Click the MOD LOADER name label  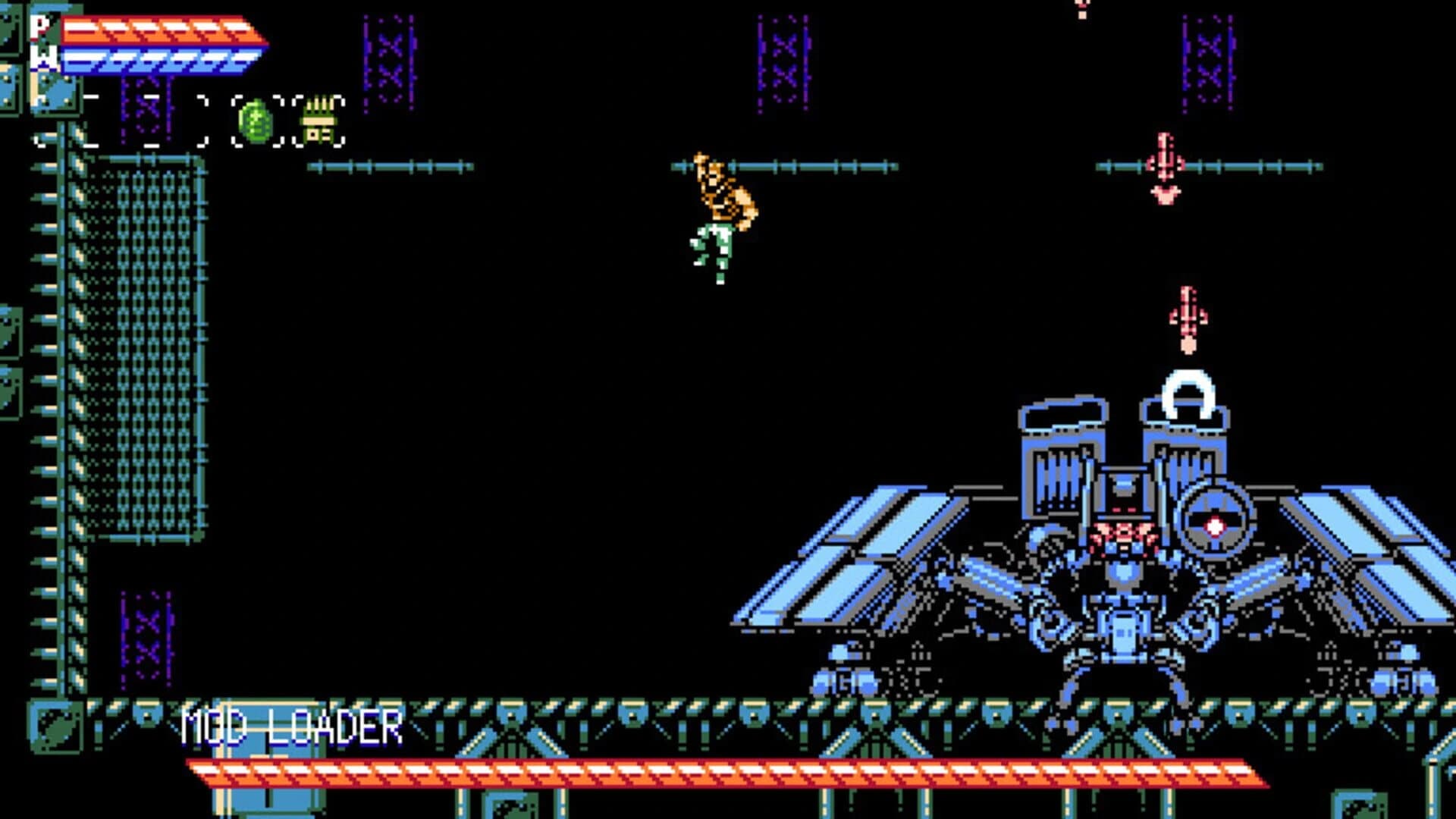click(292, 726)
